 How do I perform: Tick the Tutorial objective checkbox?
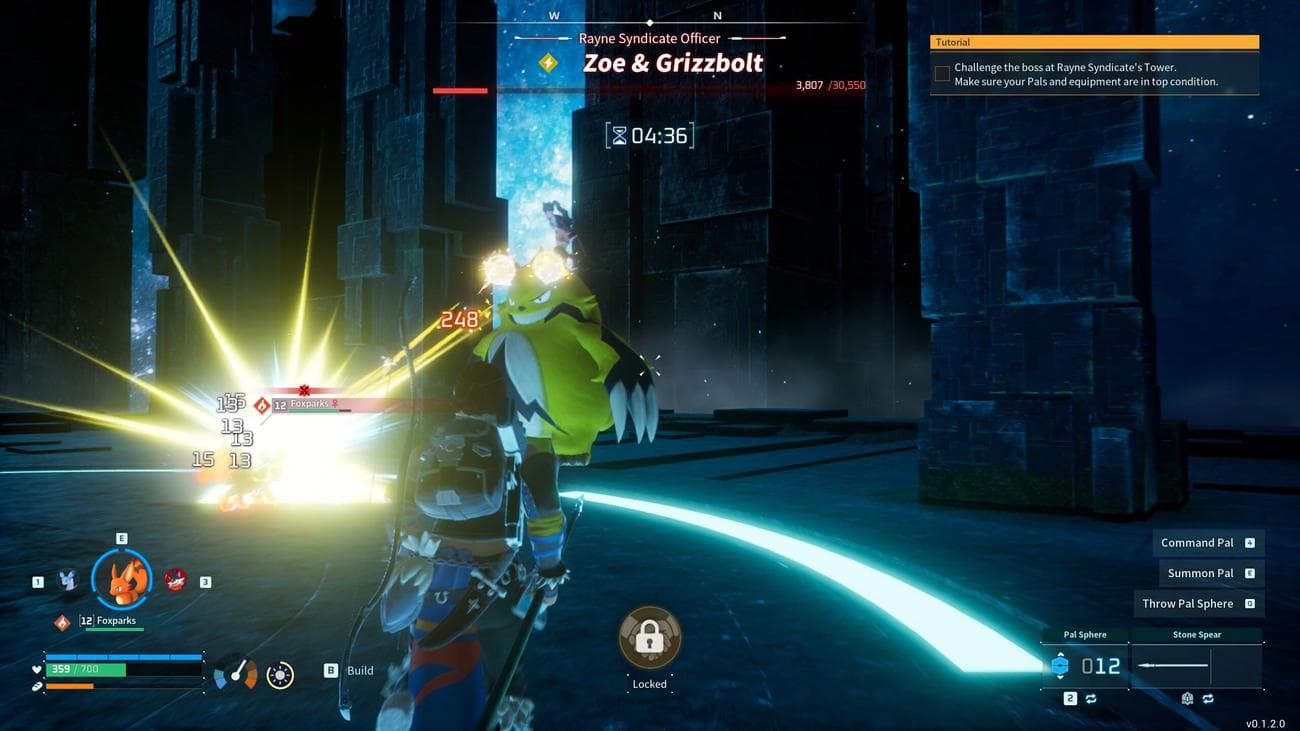pos(942,74)
